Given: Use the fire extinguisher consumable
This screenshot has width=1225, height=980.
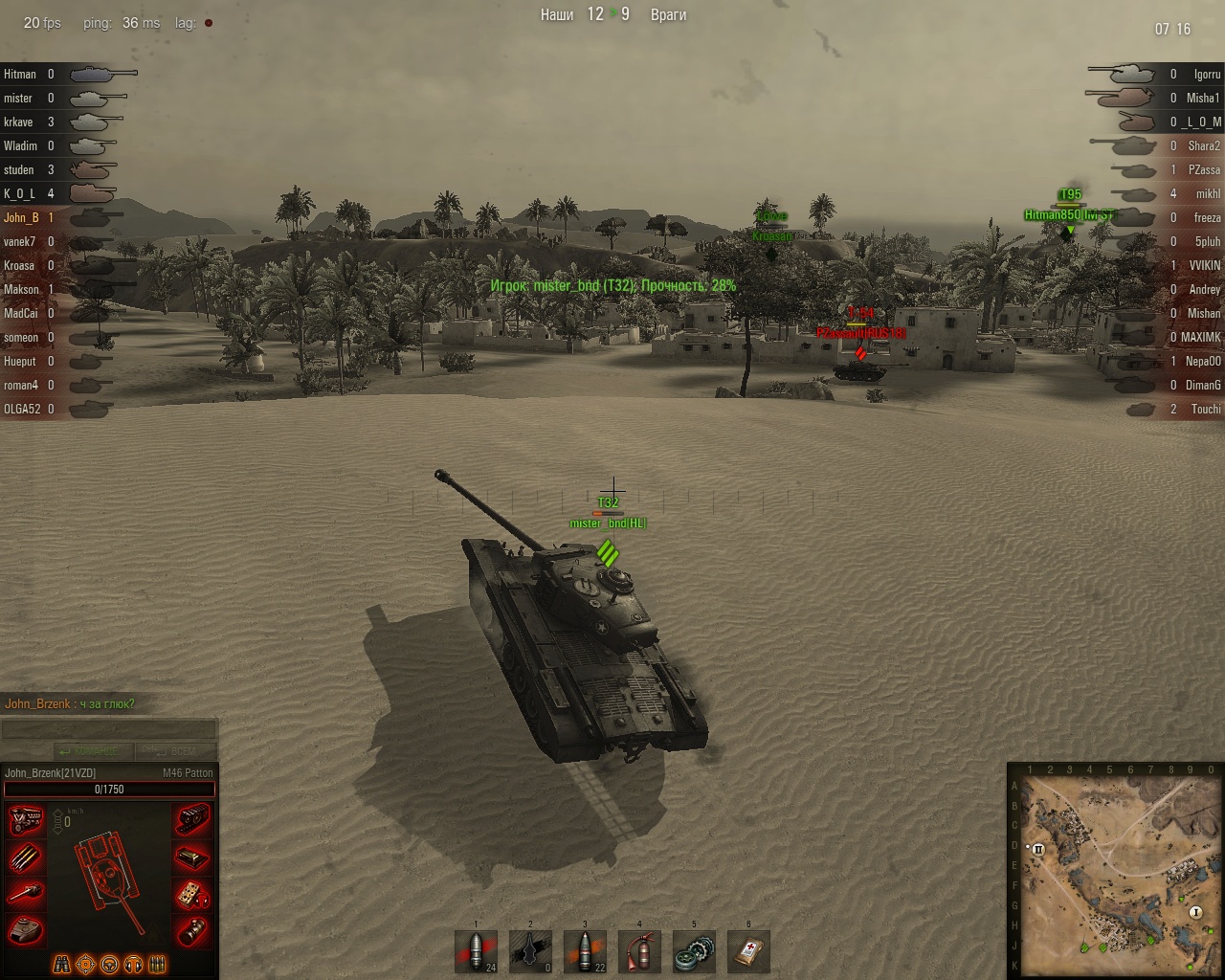Looking at the screenshot, I should (639, 952).
